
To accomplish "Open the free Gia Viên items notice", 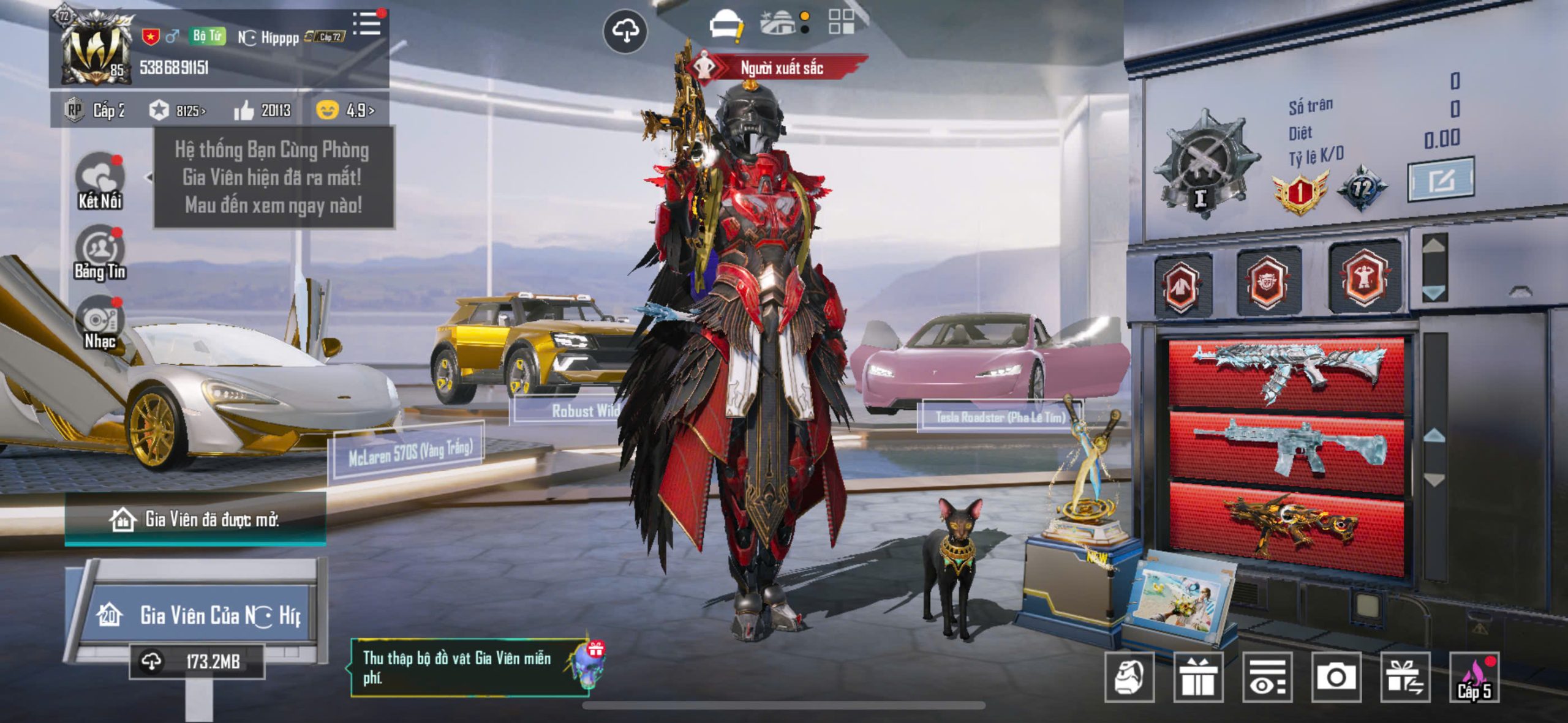I will pyautogui.click(x=469, y=667).
